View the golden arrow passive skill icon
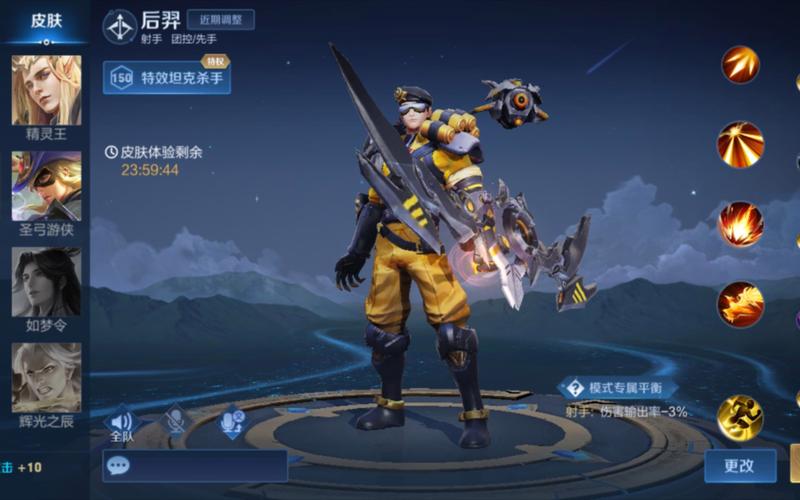Image resolution: width=800 pixels, height=500 pixels. (x=741, y=65)
